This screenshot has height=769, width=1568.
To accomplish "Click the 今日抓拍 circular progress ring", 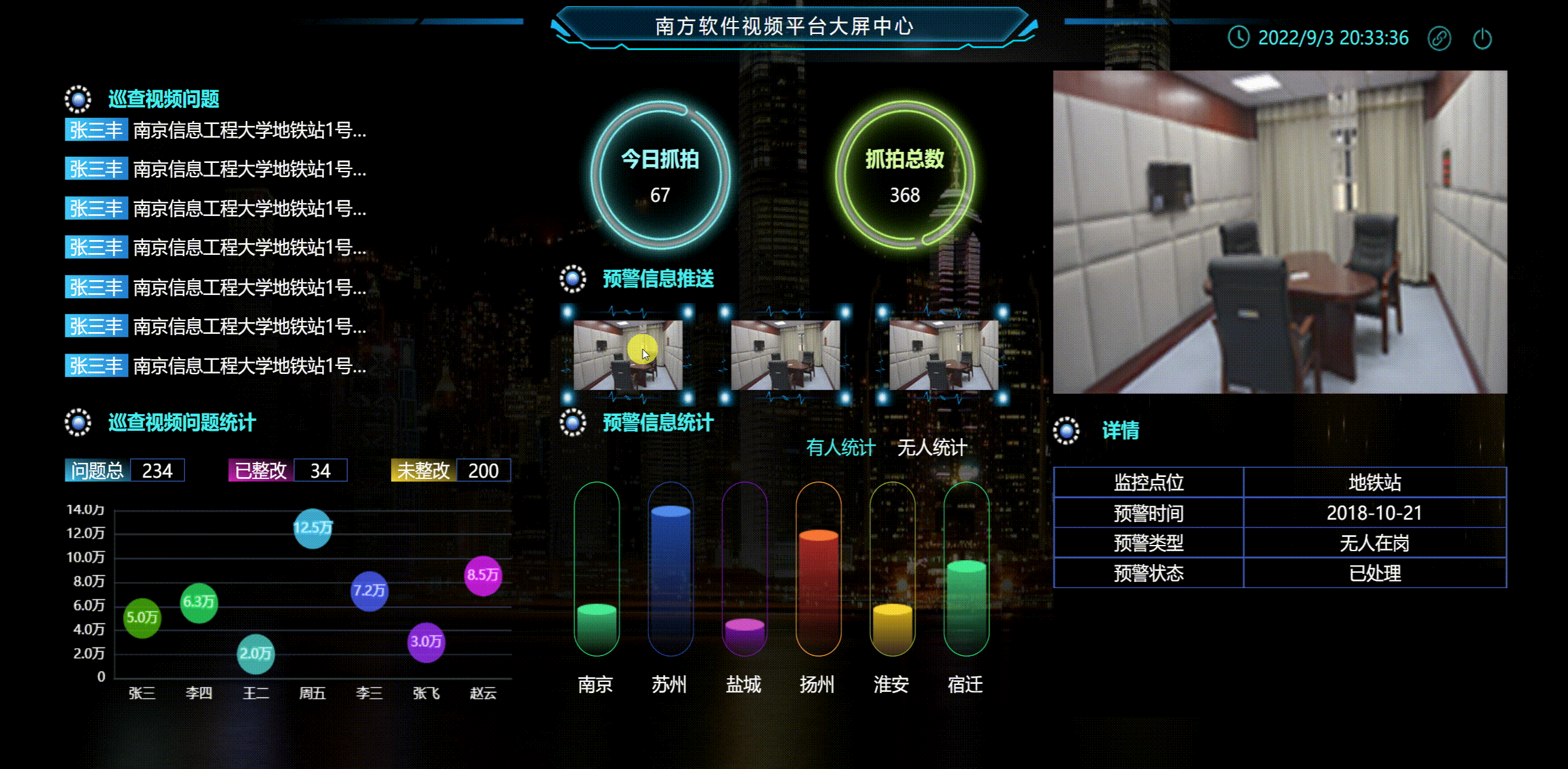I will click(660, 176).
